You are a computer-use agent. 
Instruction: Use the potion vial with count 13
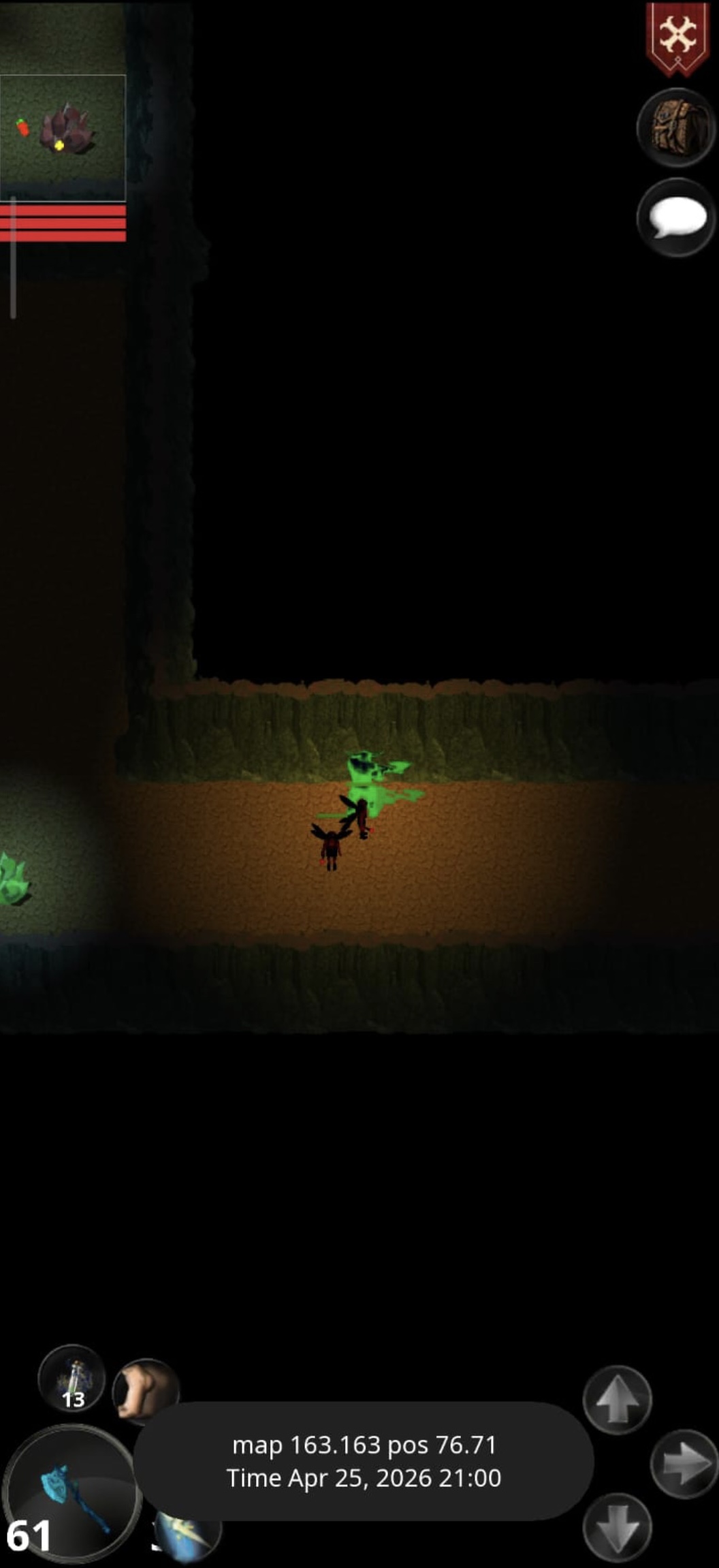(x=71, y=1379)
